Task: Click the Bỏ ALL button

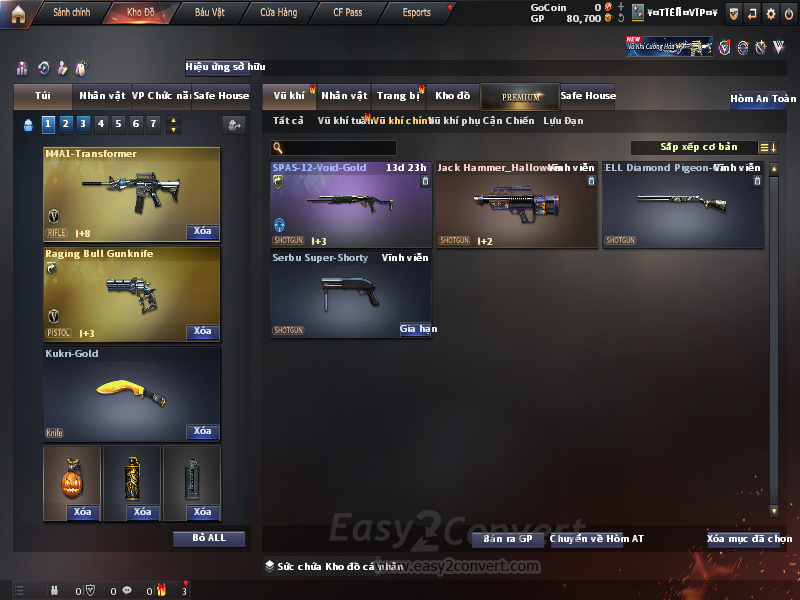Action: 208,538
